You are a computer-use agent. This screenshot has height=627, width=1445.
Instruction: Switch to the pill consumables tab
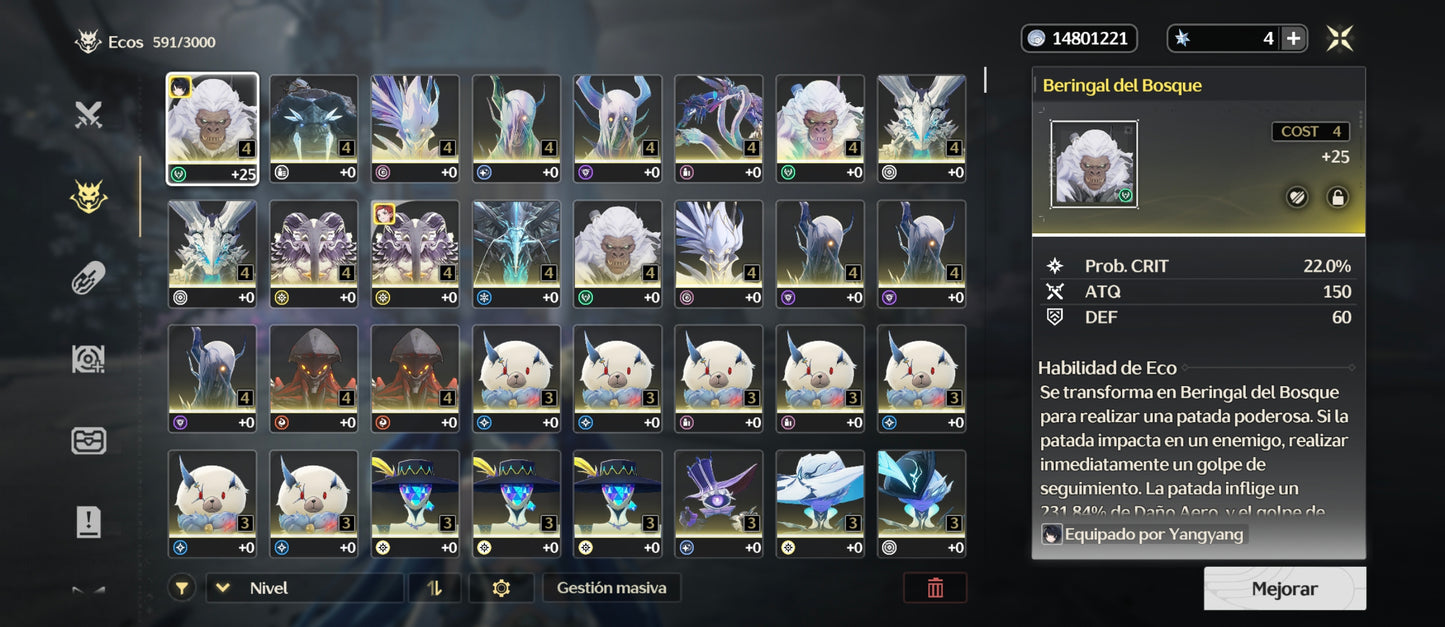point(89,278)
